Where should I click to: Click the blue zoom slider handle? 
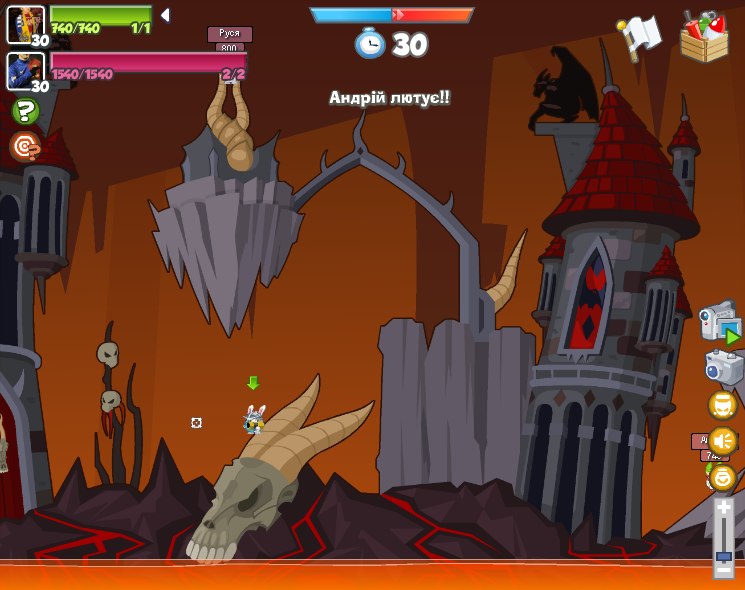pos(723,554)
